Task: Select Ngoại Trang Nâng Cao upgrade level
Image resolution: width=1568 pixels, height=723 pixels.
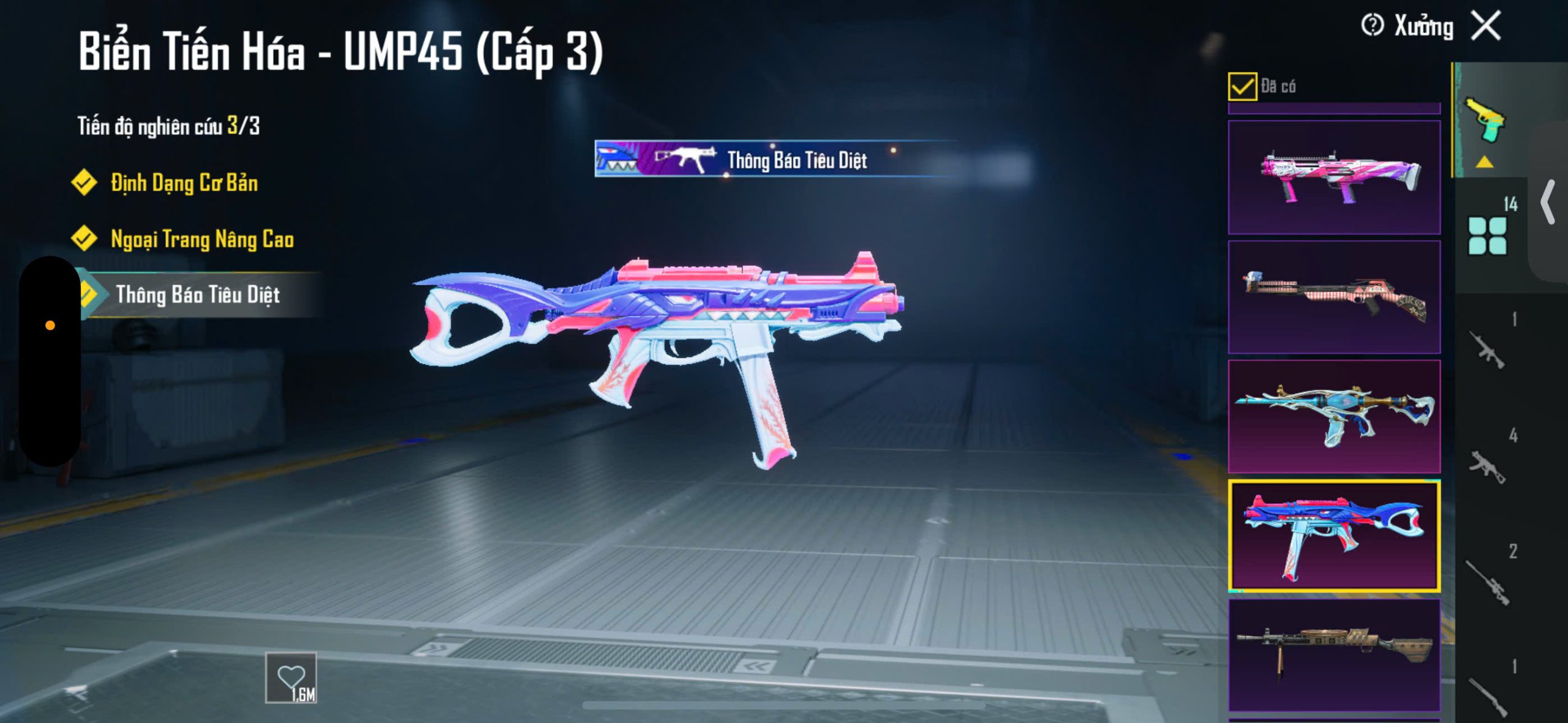Action: [202, 239]
